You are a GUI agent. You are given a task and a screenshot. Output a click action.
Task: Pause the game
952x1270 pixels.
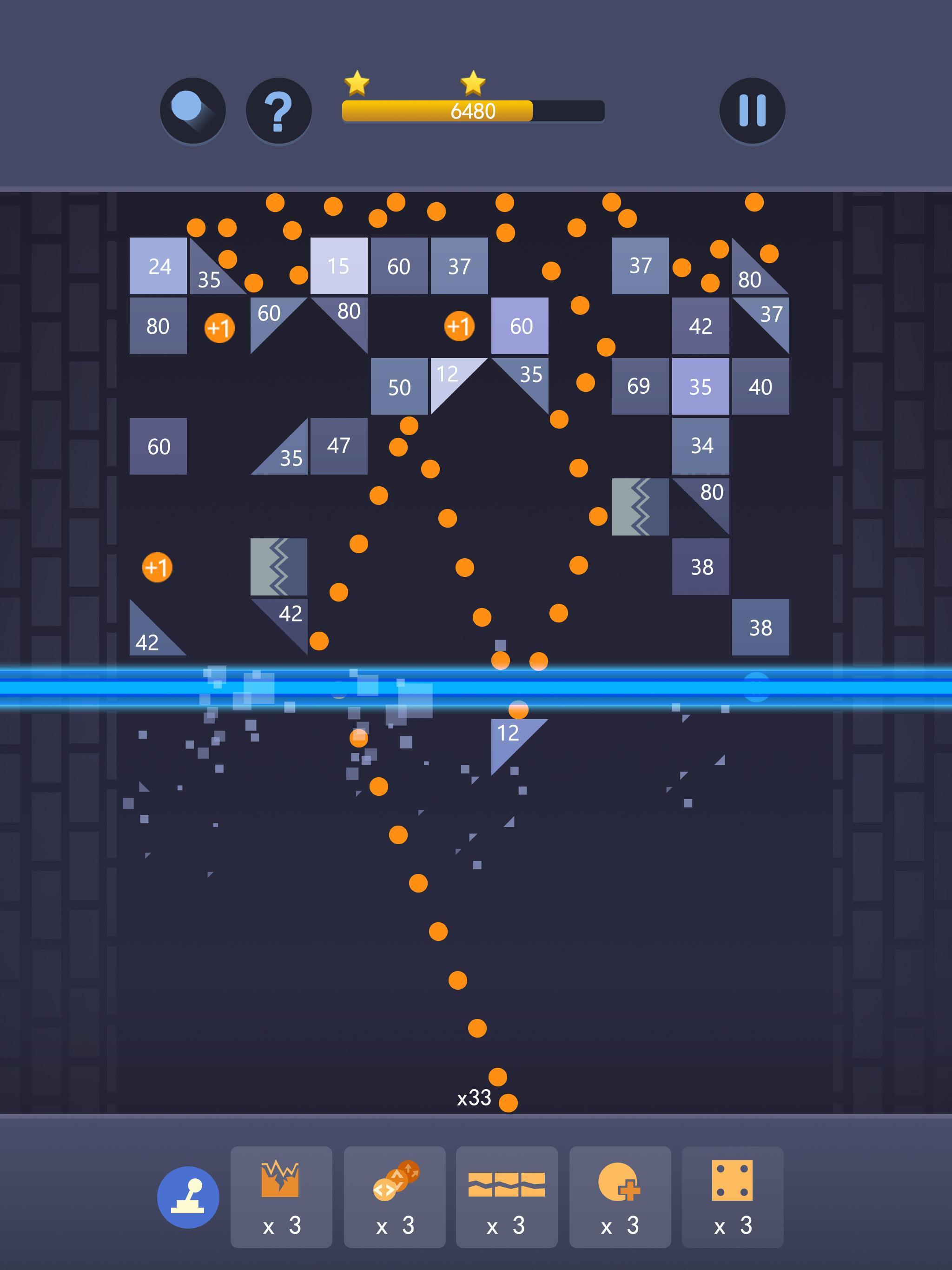pyautogui.click(x=752, y=111)
